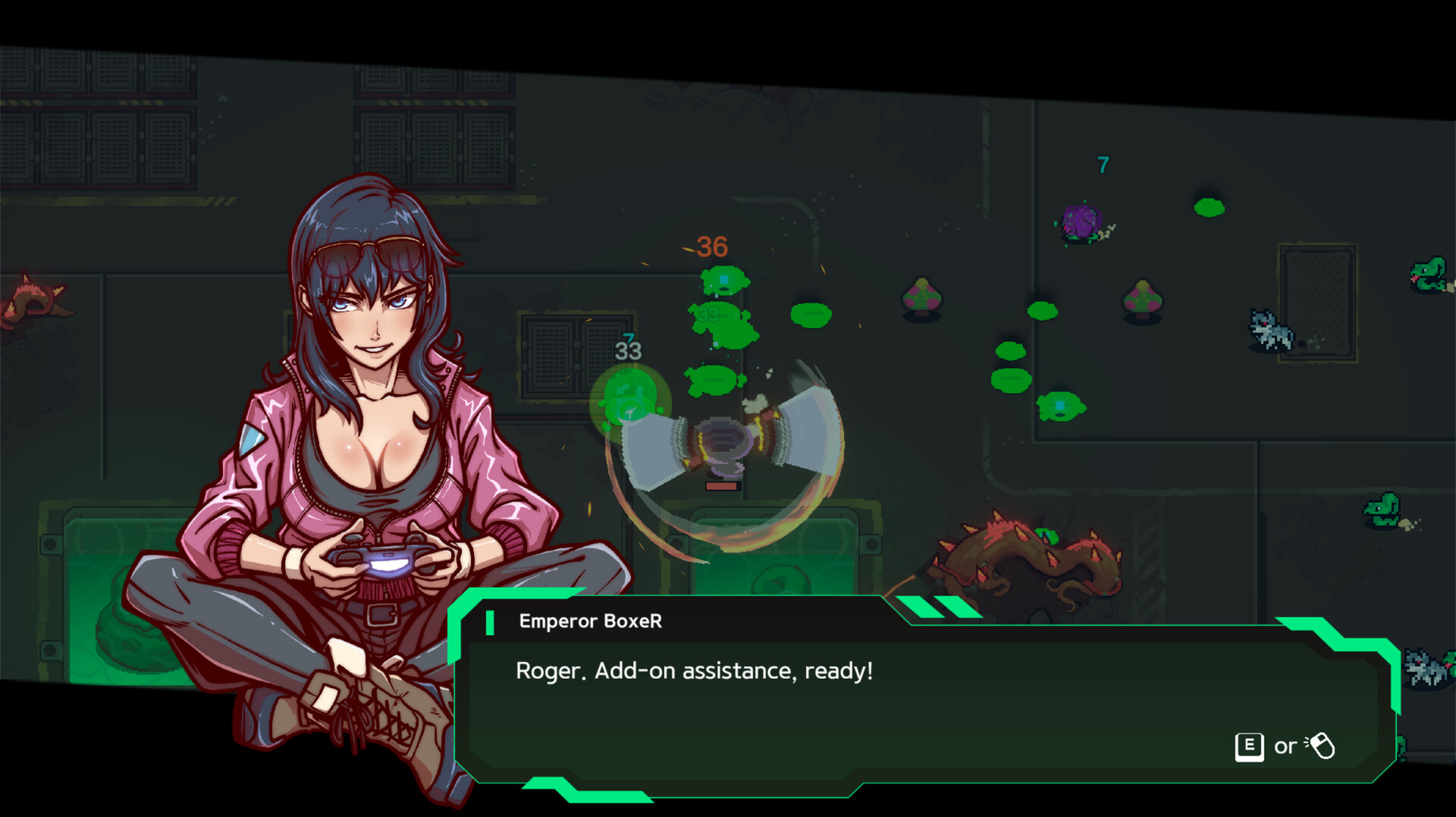Click the green marker bar beside the speaker name

(490, 622)
